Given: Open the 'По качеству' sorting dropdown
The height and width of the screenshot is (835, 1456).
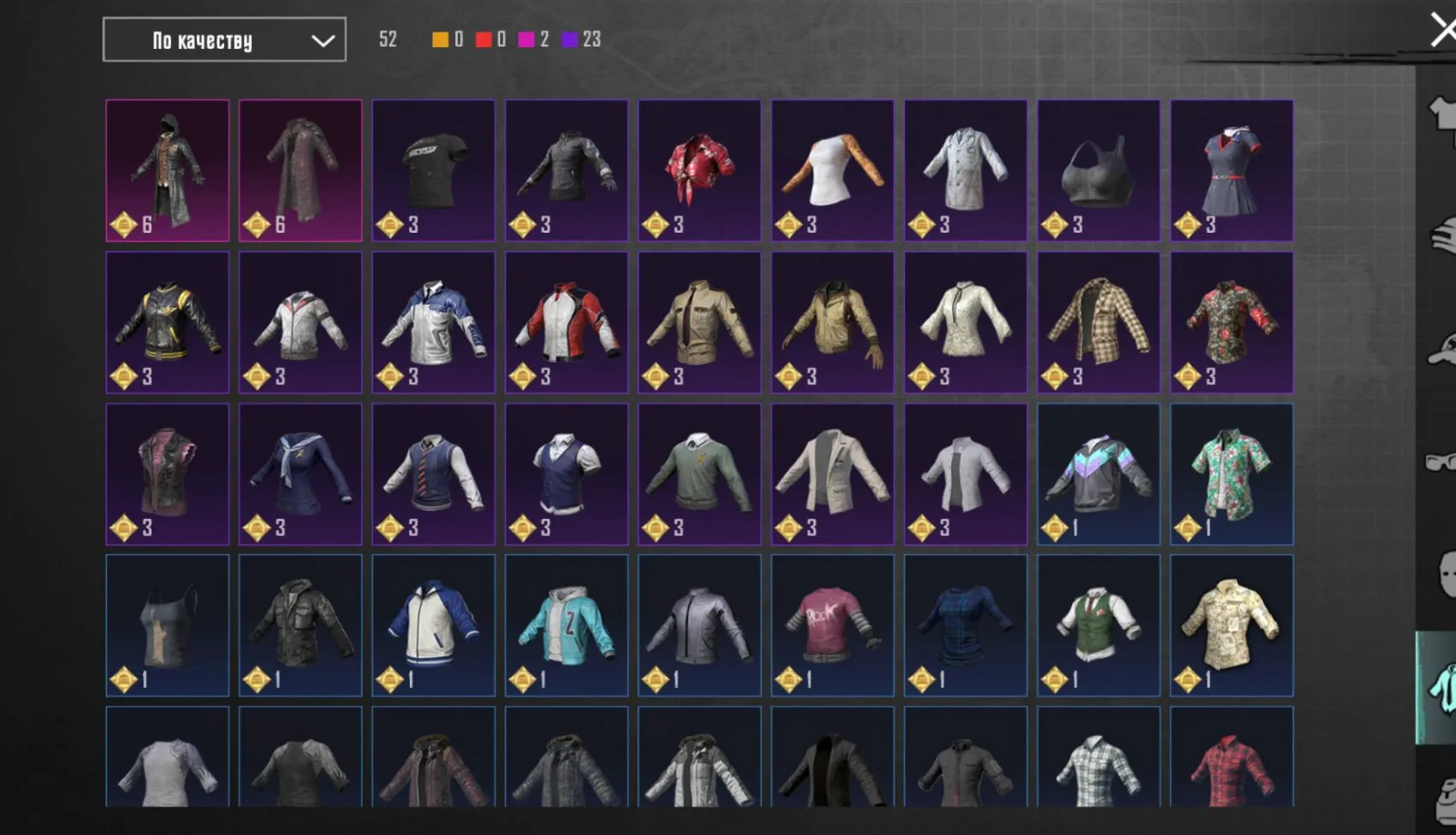Looking at the screenshot, I should pos(223,40).
